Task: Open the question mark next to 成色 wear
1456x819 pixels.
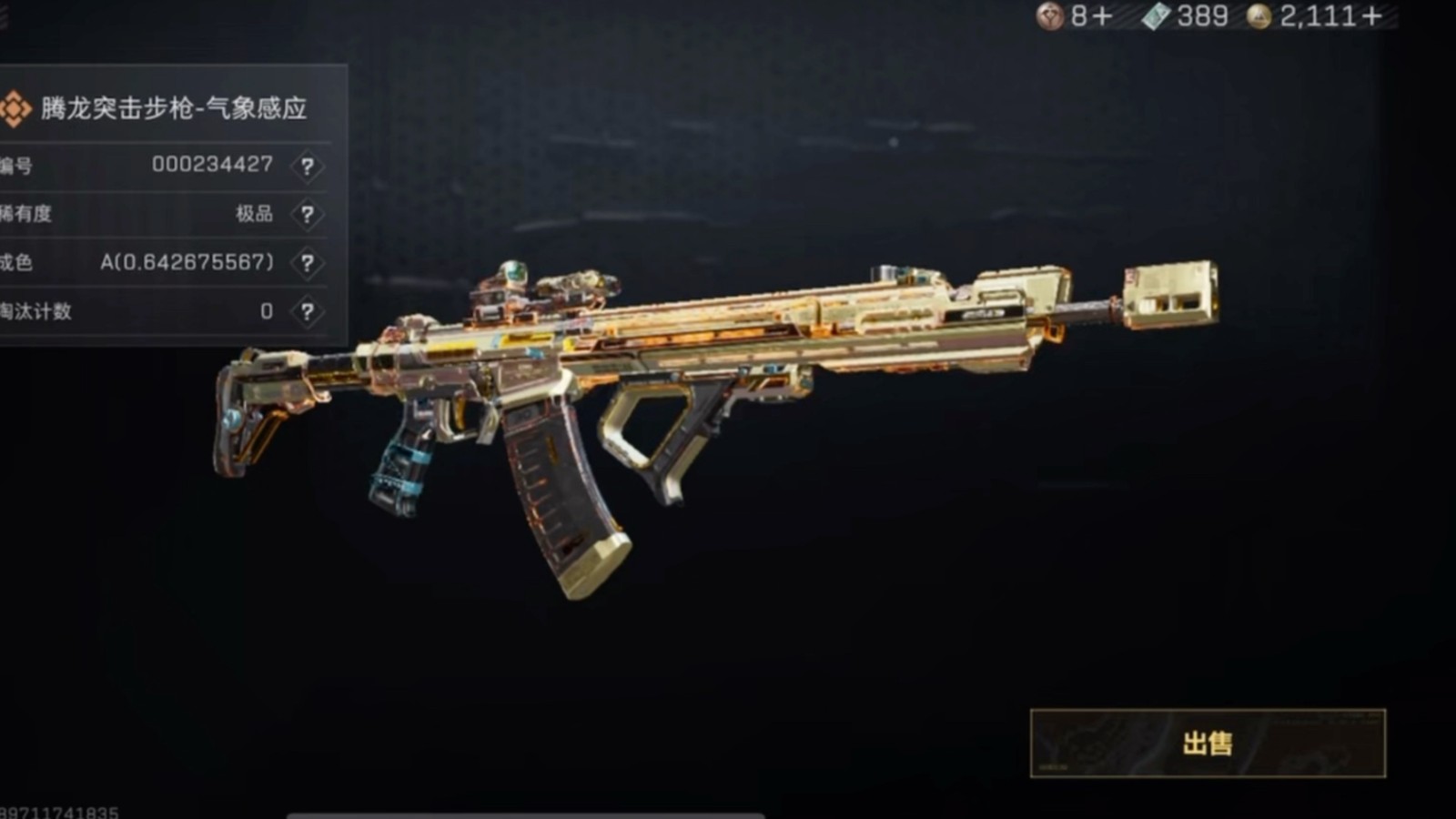Action: [x=308, y=263]
